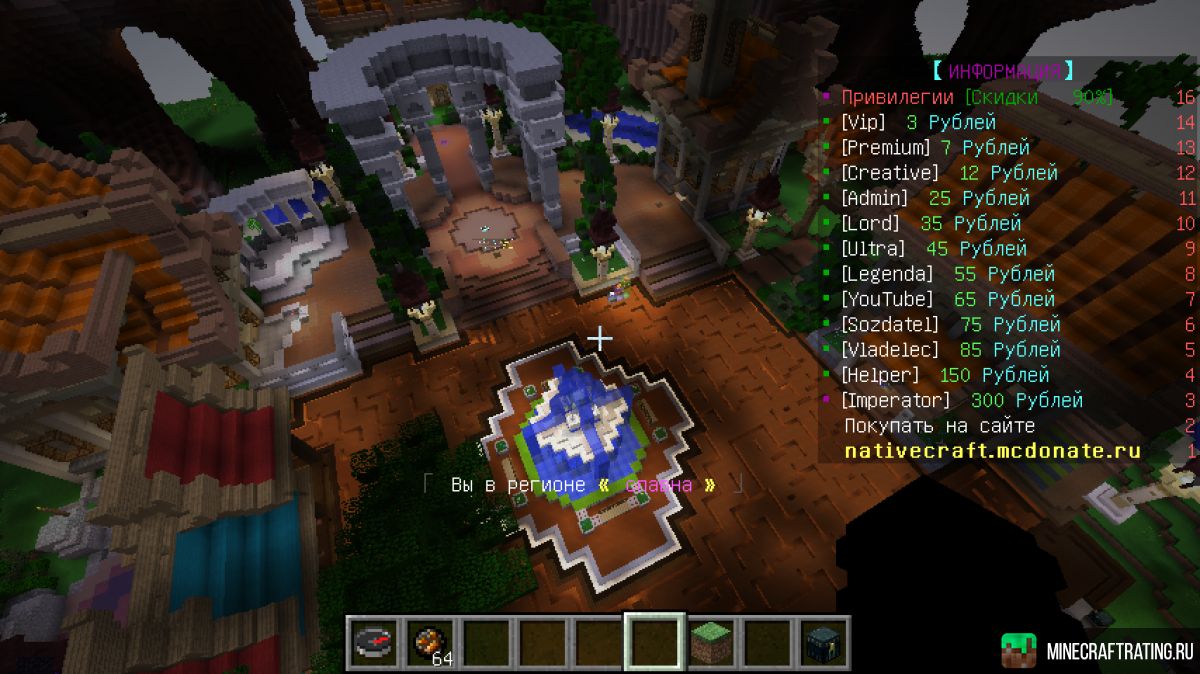Select the compass hotbar slot

pos(375,641)
